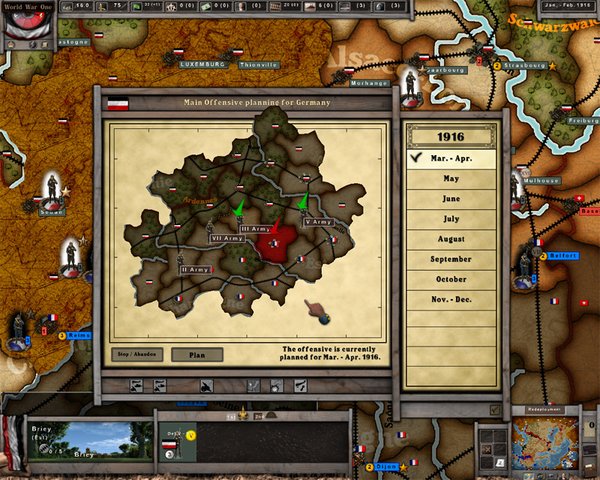Select October in the month list

(452, 279)
